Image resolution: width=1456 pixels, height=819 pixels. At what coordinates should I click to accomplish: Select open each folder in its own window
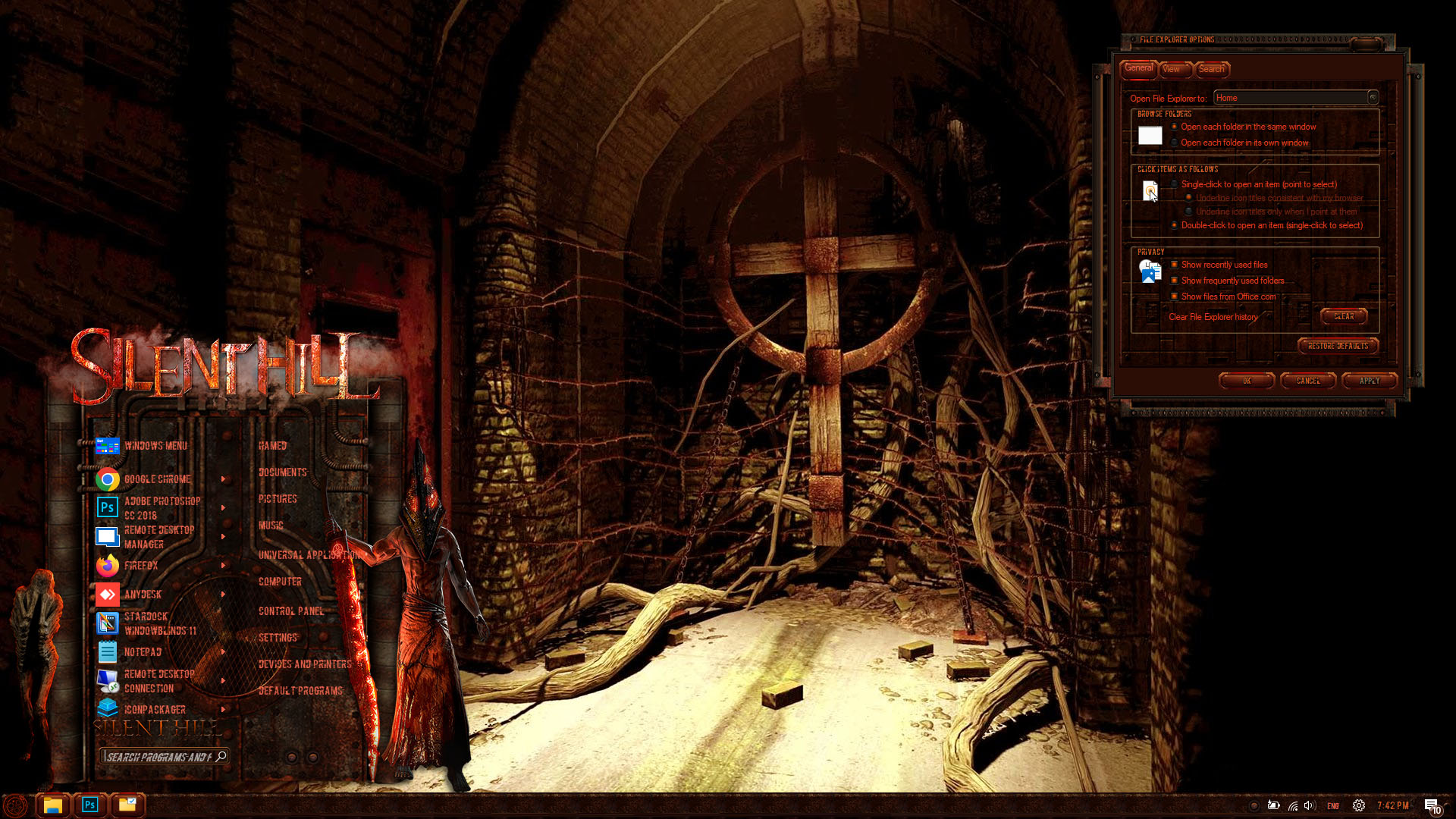coord(1175,143)
